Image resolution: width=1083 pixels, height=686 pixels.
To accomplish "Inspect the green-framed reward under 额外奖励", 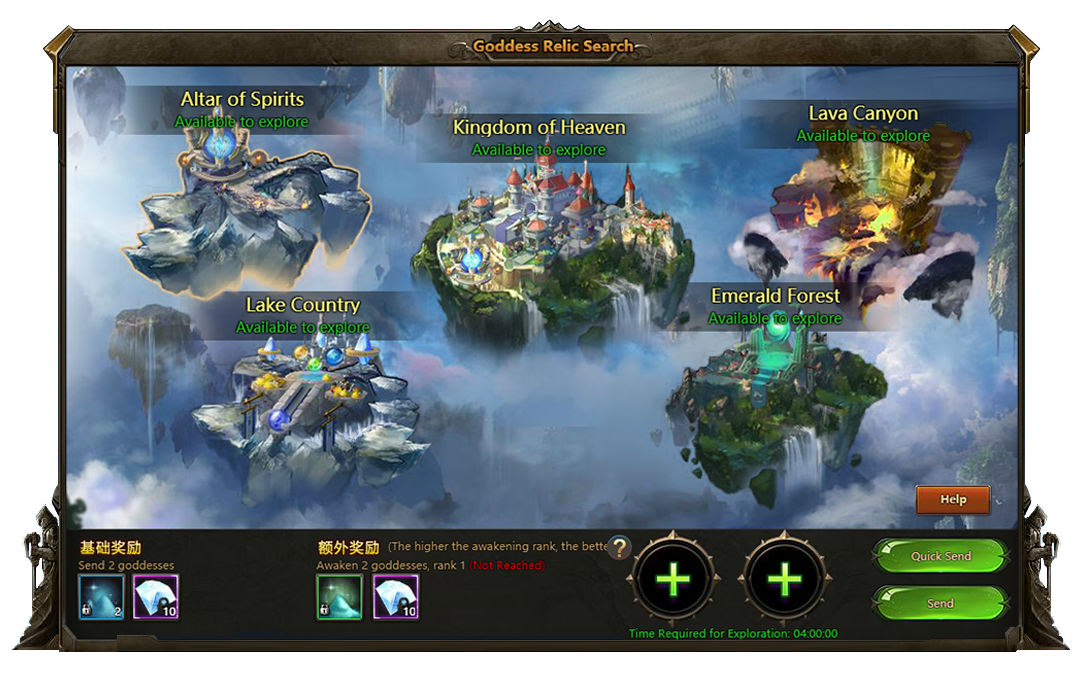I will [x=340, y=597].
